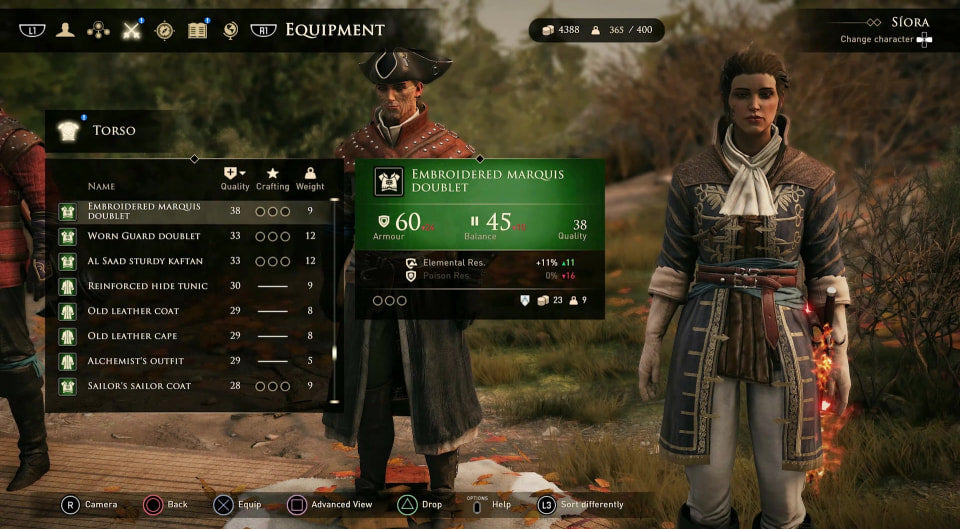Image resolution: width=960 pixels, height=529 pixels.
Task: Open the character profile tab
Action: (x=65, y=30)
